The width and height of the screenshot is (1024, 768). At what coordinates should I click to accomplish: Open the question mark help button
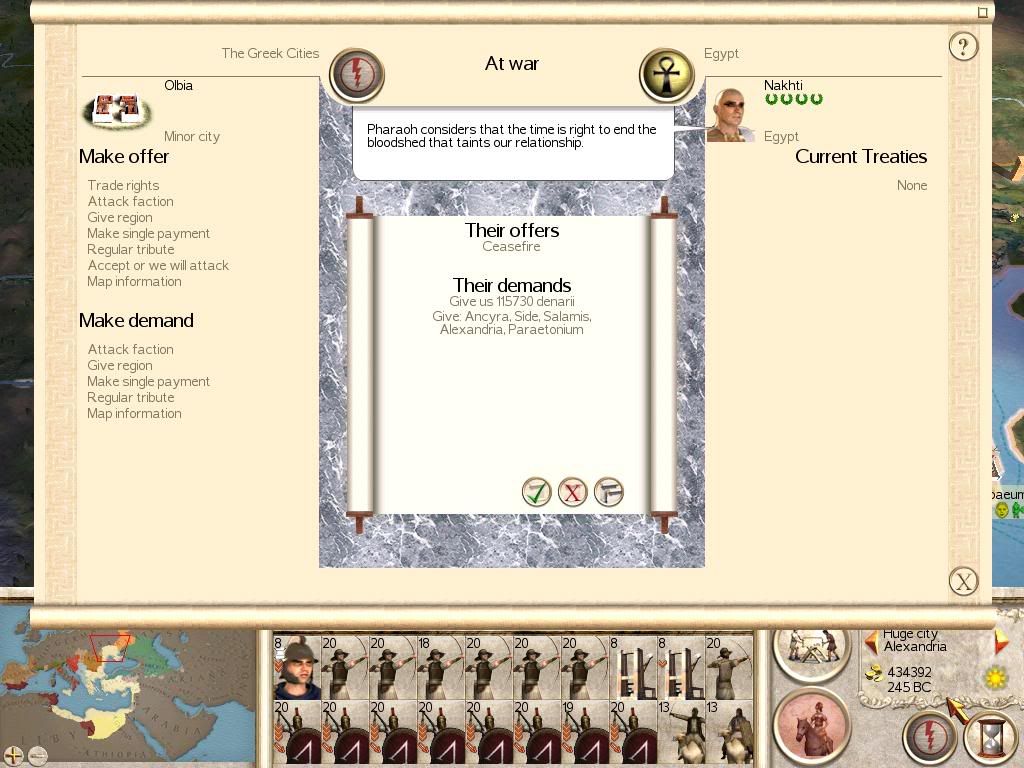point(963,46)
